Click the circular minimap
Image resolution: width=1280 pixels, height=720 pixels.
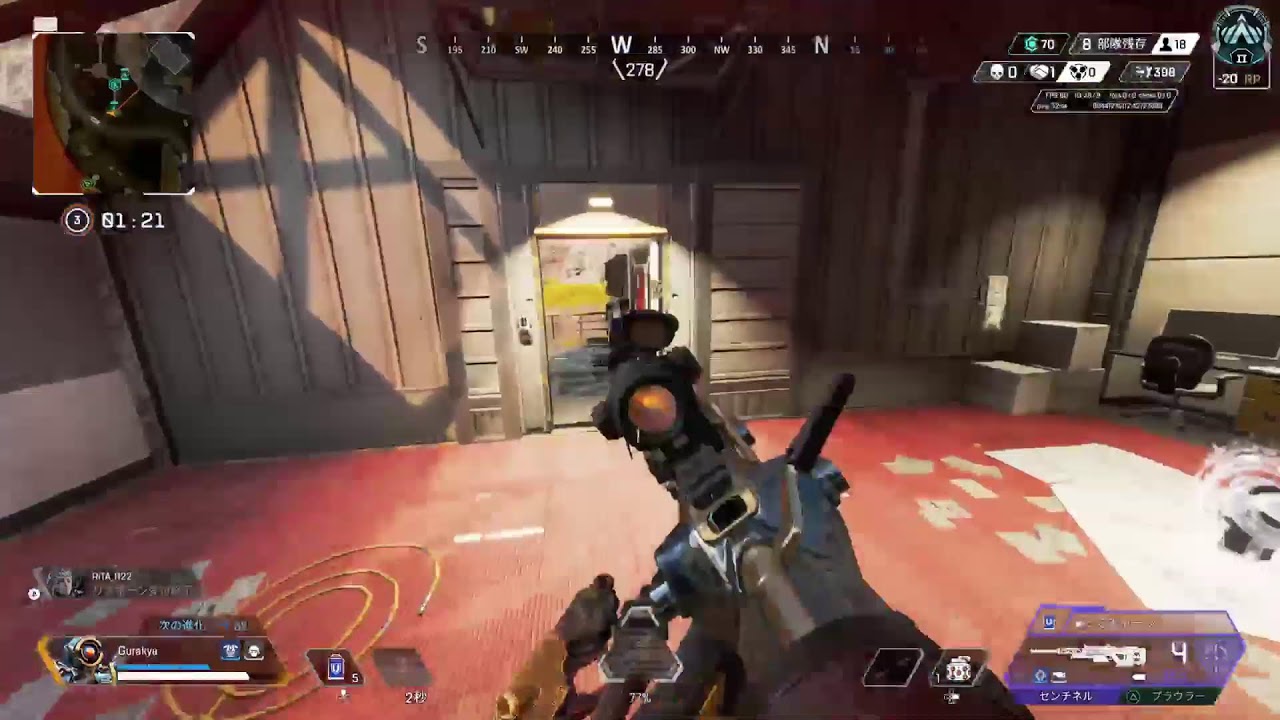coord(113,113)
